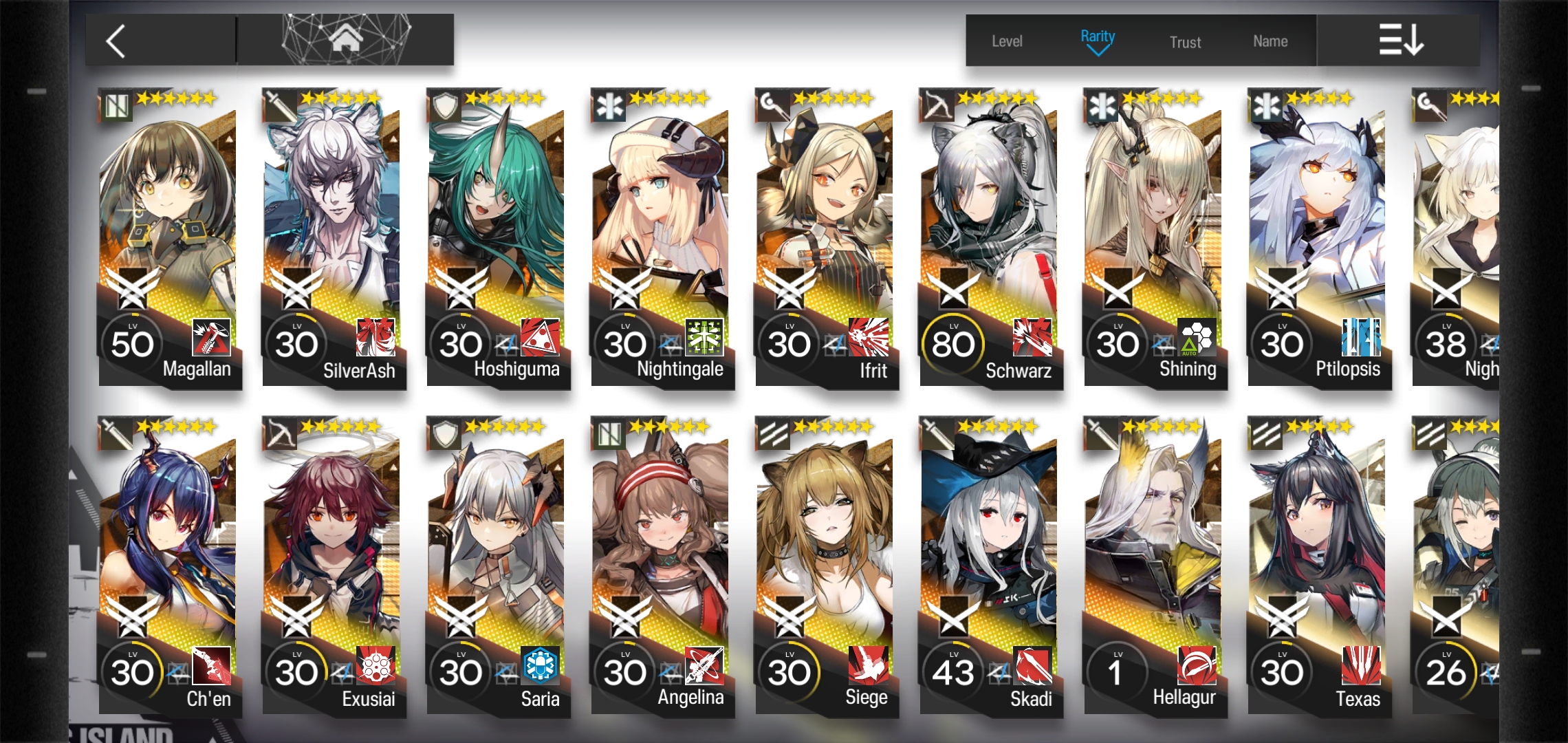
Task: Sort operators by Name
Action: coord(1270,41)
